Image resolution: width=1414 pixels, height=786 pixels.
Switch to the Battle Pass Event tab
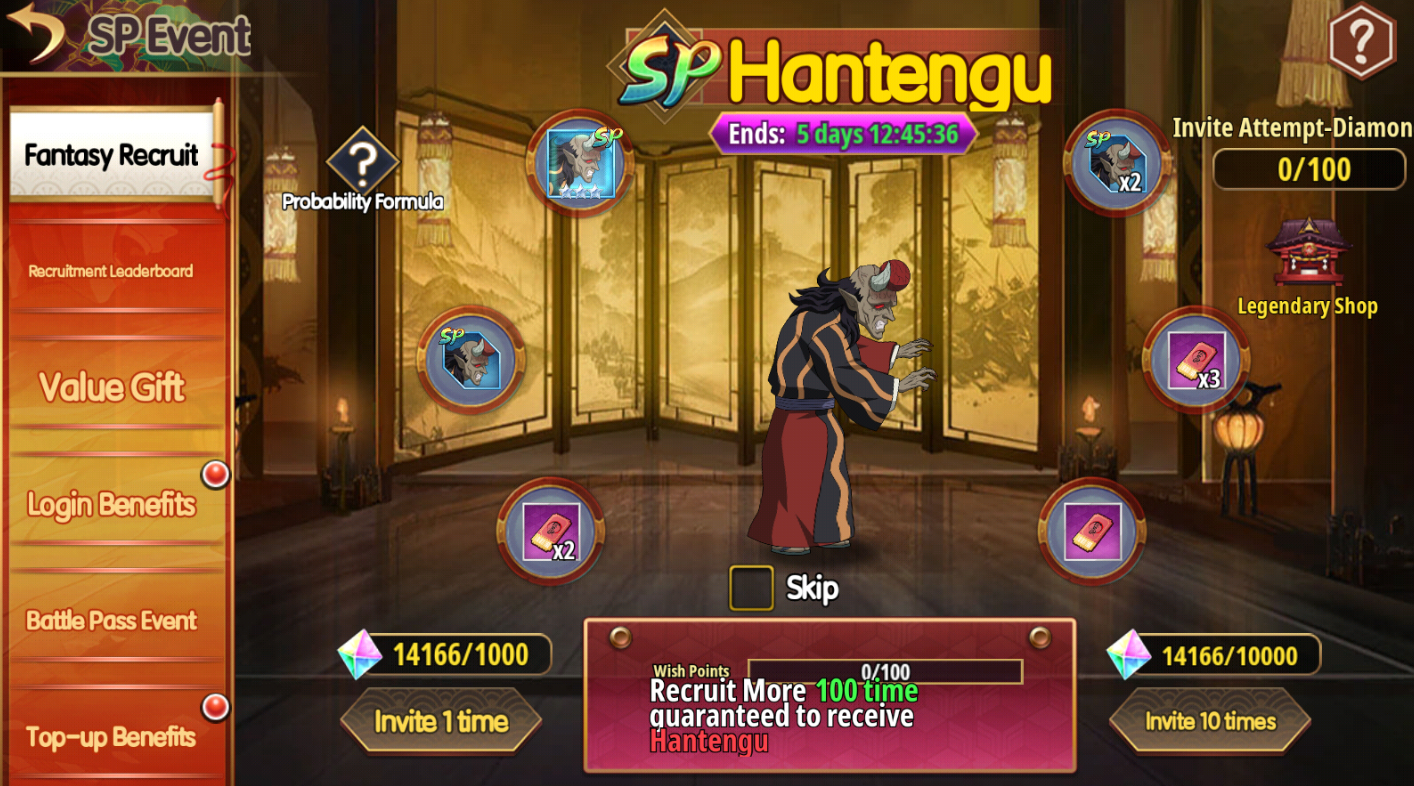(x=111, y=620)
